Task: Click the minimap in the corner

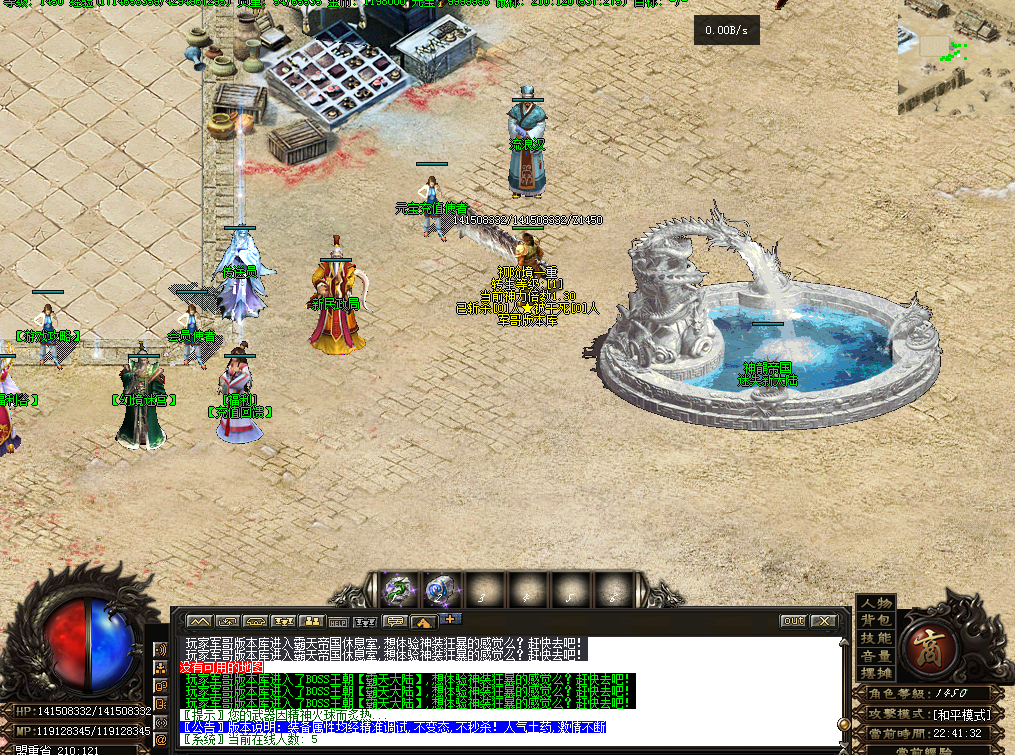Action: 955,55
